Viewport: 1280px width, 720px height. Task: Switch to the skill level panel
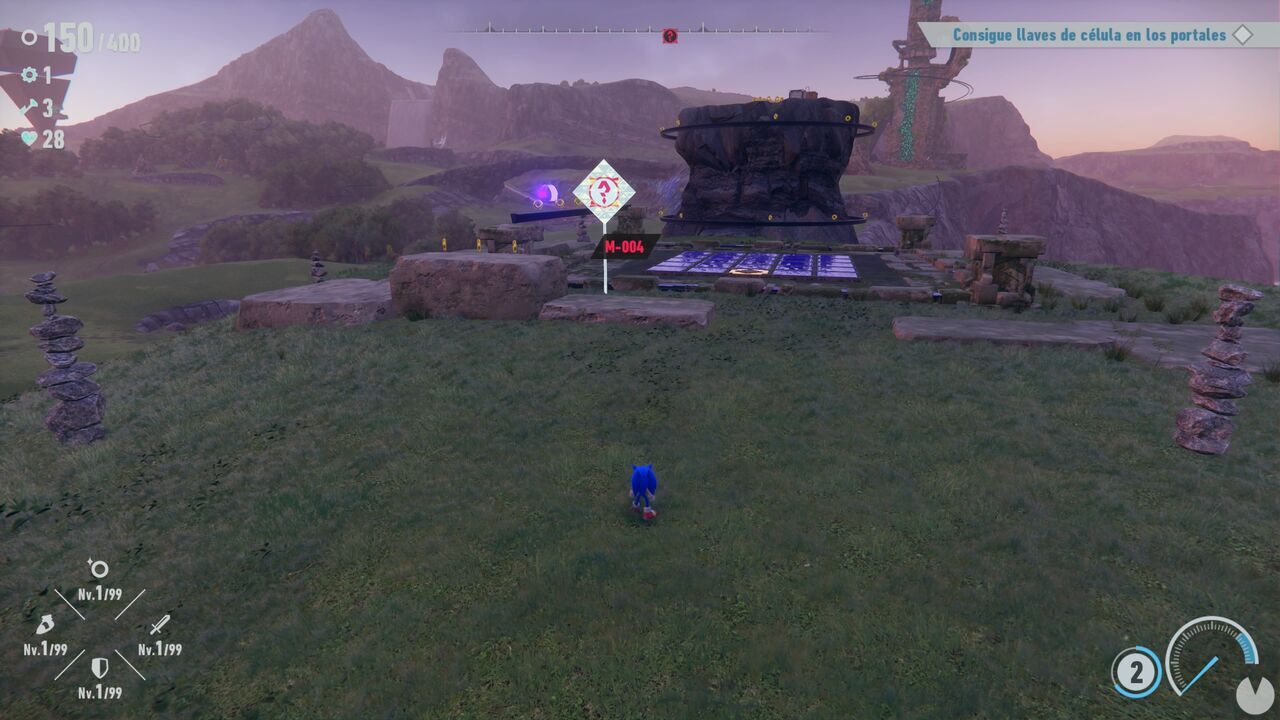pos(100,630)
